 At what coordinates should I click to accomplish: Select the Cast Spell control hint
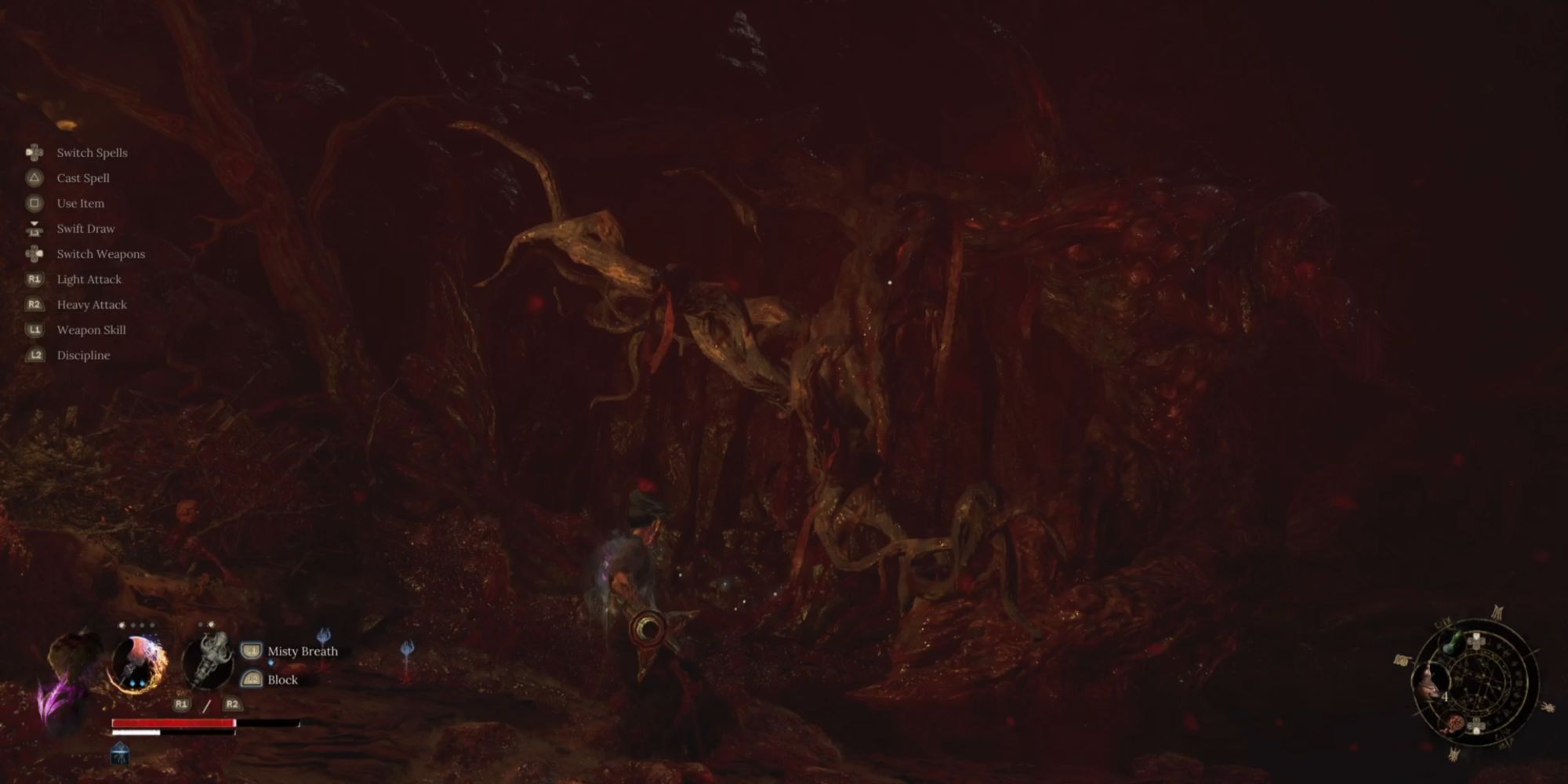point(82,178)
